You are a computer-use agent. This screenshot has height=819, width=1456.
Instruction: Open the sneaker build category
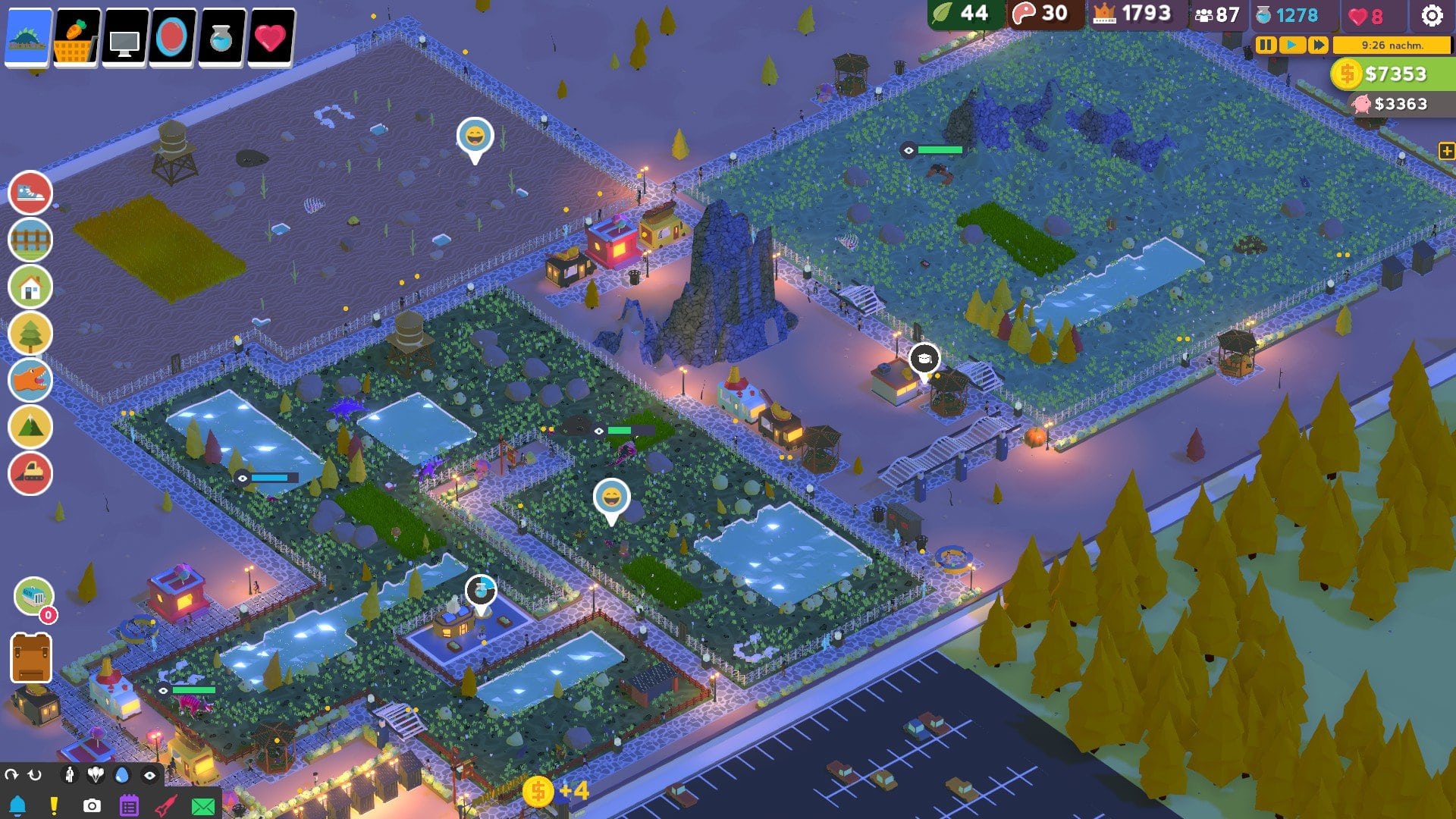tap(30, 193)
